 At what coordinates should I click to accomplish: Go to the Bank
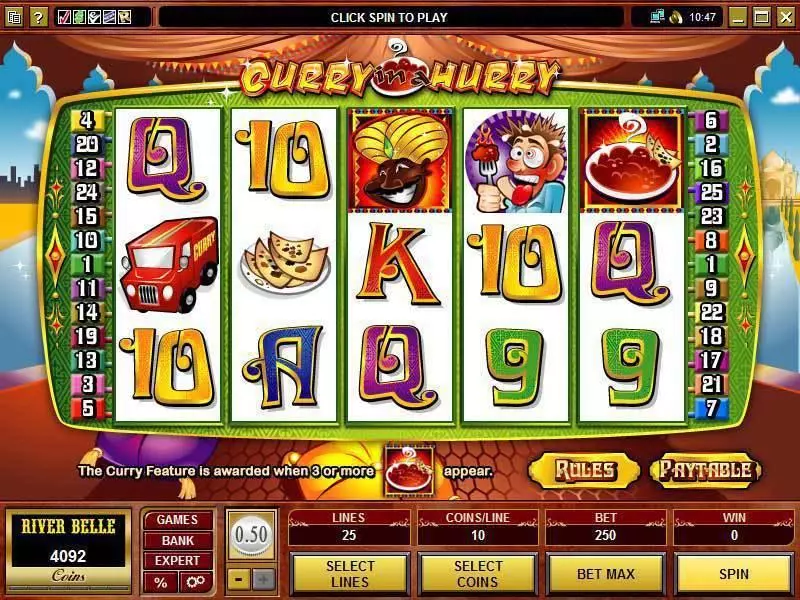(x=177, y=540)
